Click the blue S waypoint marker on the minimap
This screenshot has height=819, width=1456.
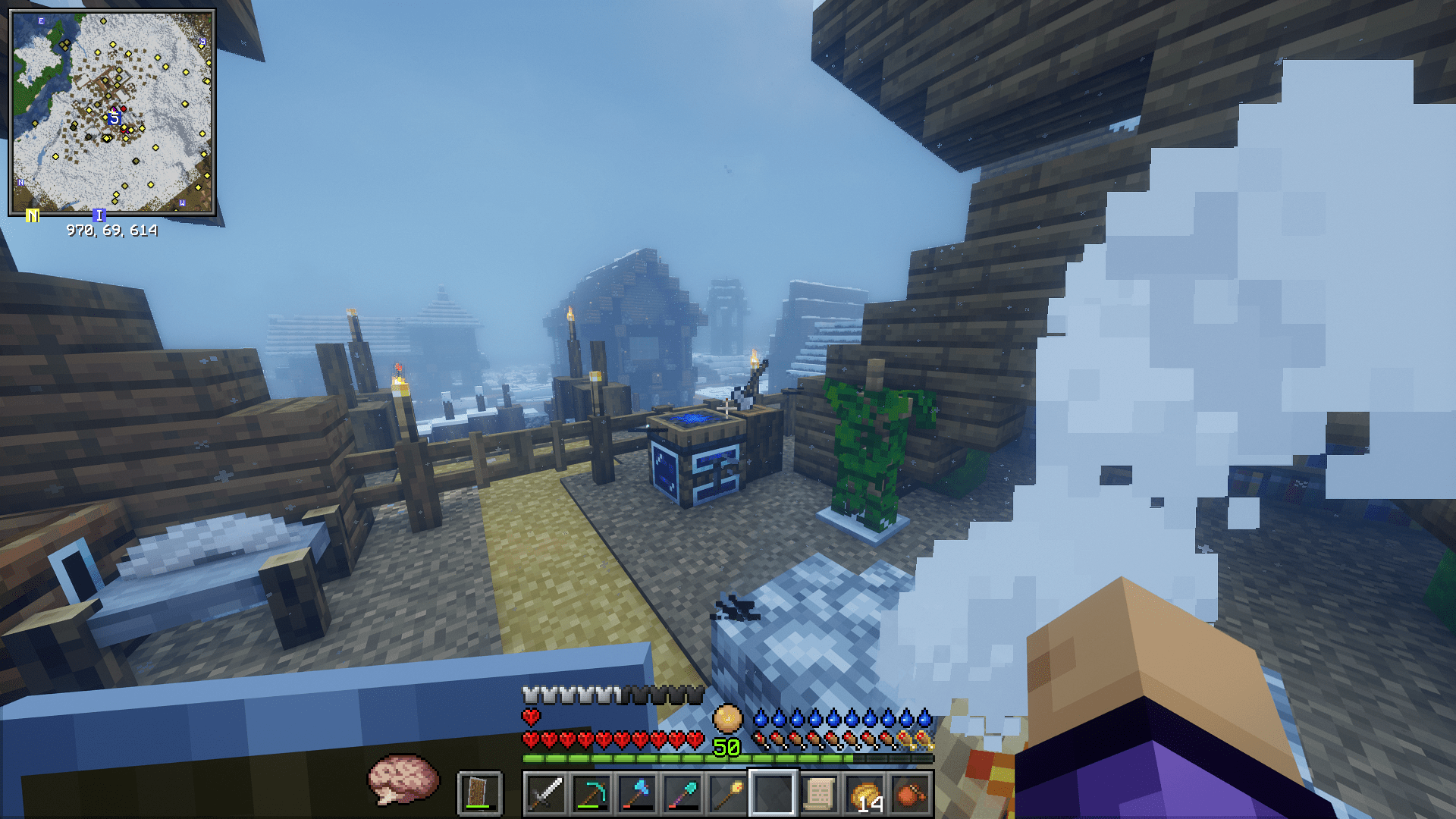tap(115, 118)
